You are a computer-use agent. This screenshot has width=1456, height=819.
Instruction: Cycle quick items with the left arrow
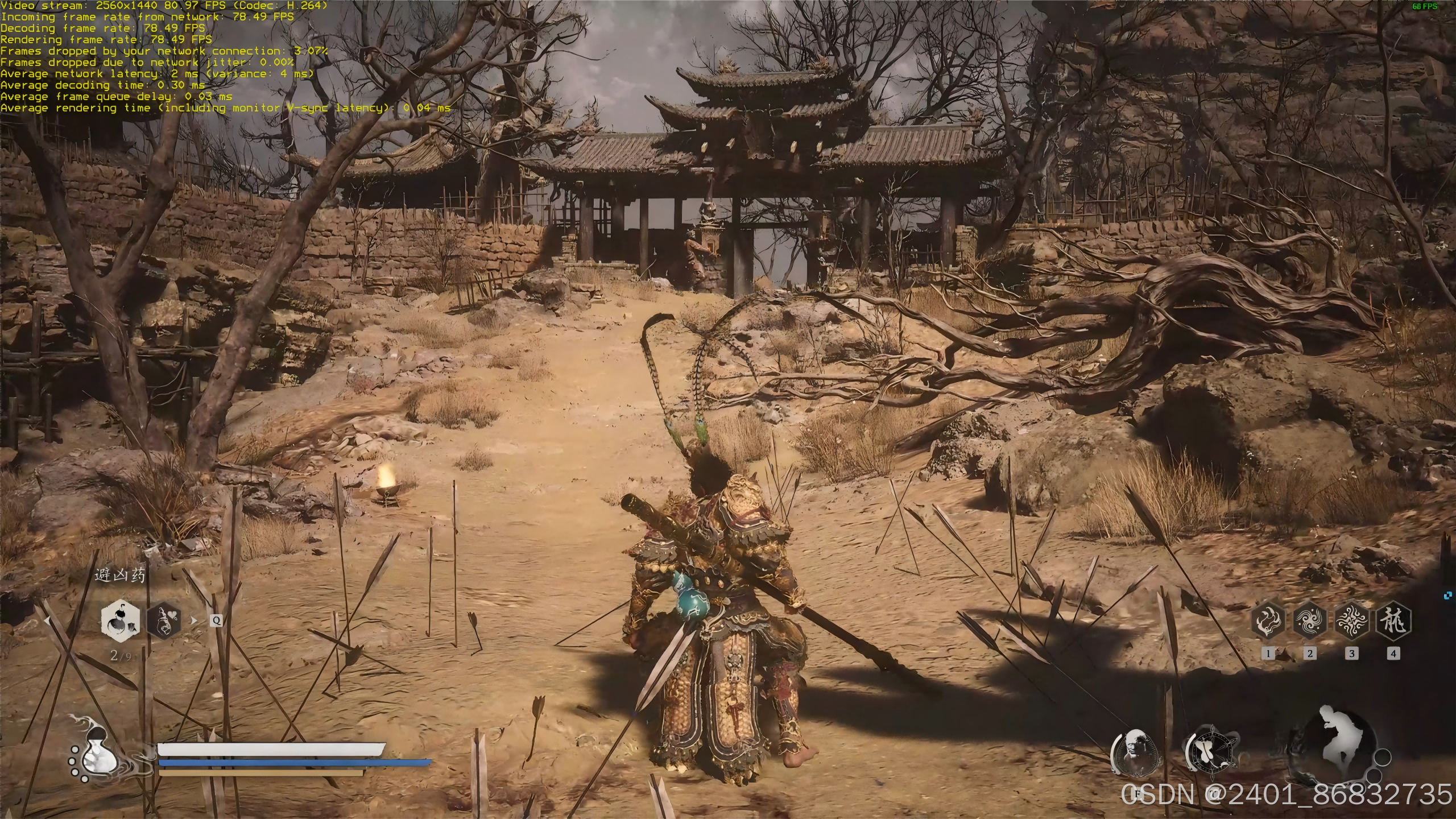pyautogui.click(x=47, y=621)
